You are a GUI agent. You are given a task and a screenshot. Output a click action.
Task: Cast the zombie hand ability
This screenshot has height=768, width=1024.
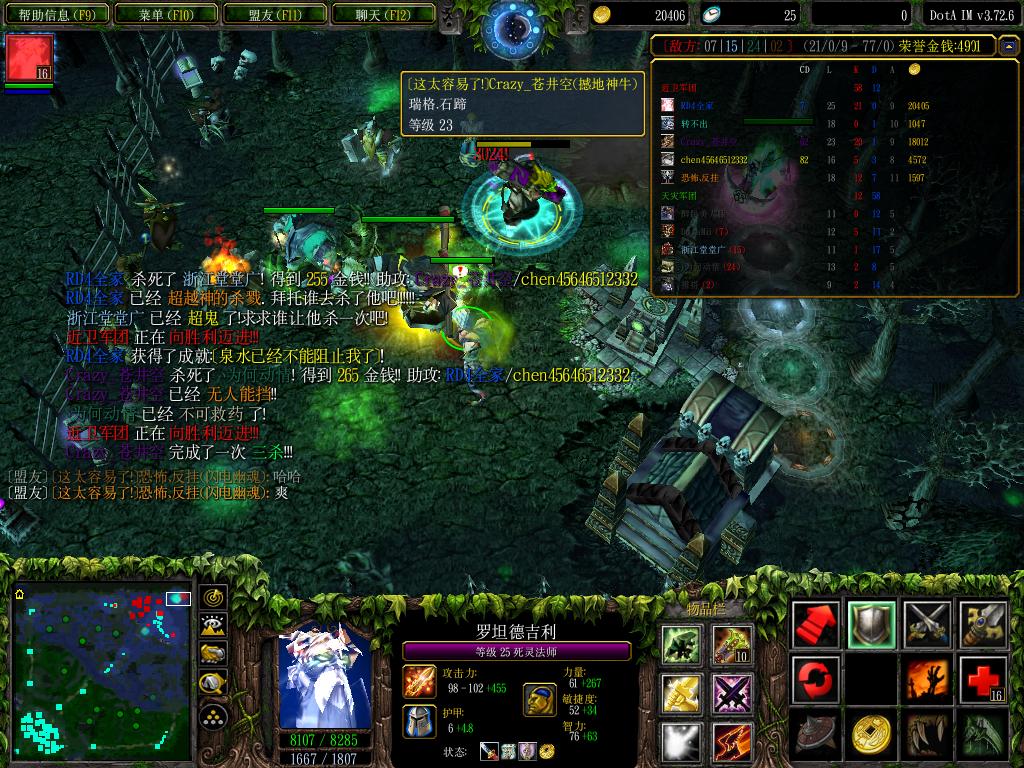[927, 681]
